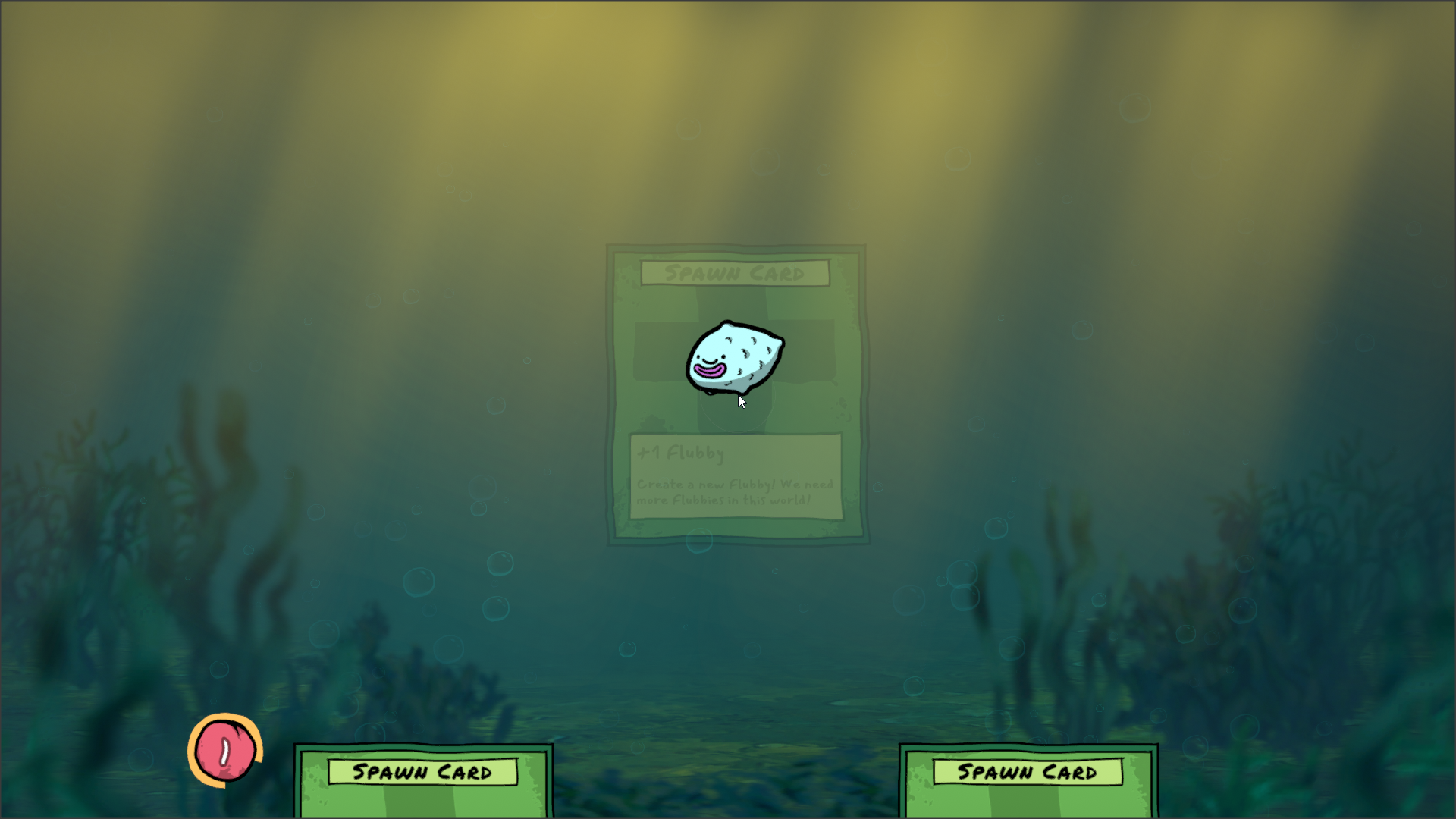Click the Flubby description text box
The image size is (1456, 819).
tap(734, 493)
